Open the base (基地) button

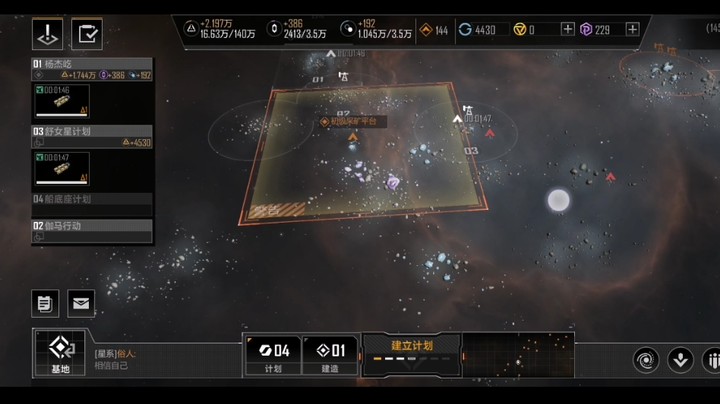pyautogui.click(x=60, y=354)
